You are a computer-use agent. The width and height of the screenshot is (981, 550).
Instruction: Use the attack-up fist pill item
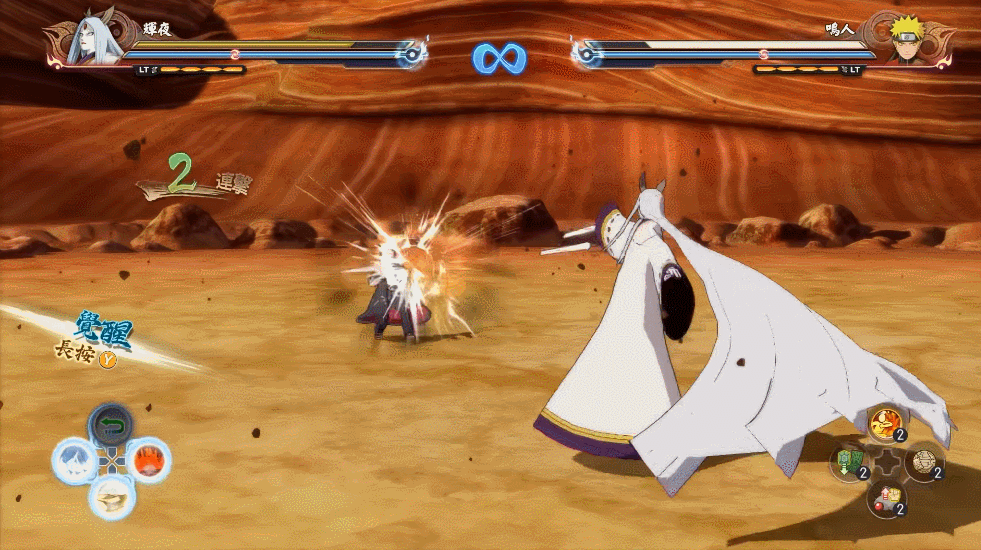coord(886,497)
